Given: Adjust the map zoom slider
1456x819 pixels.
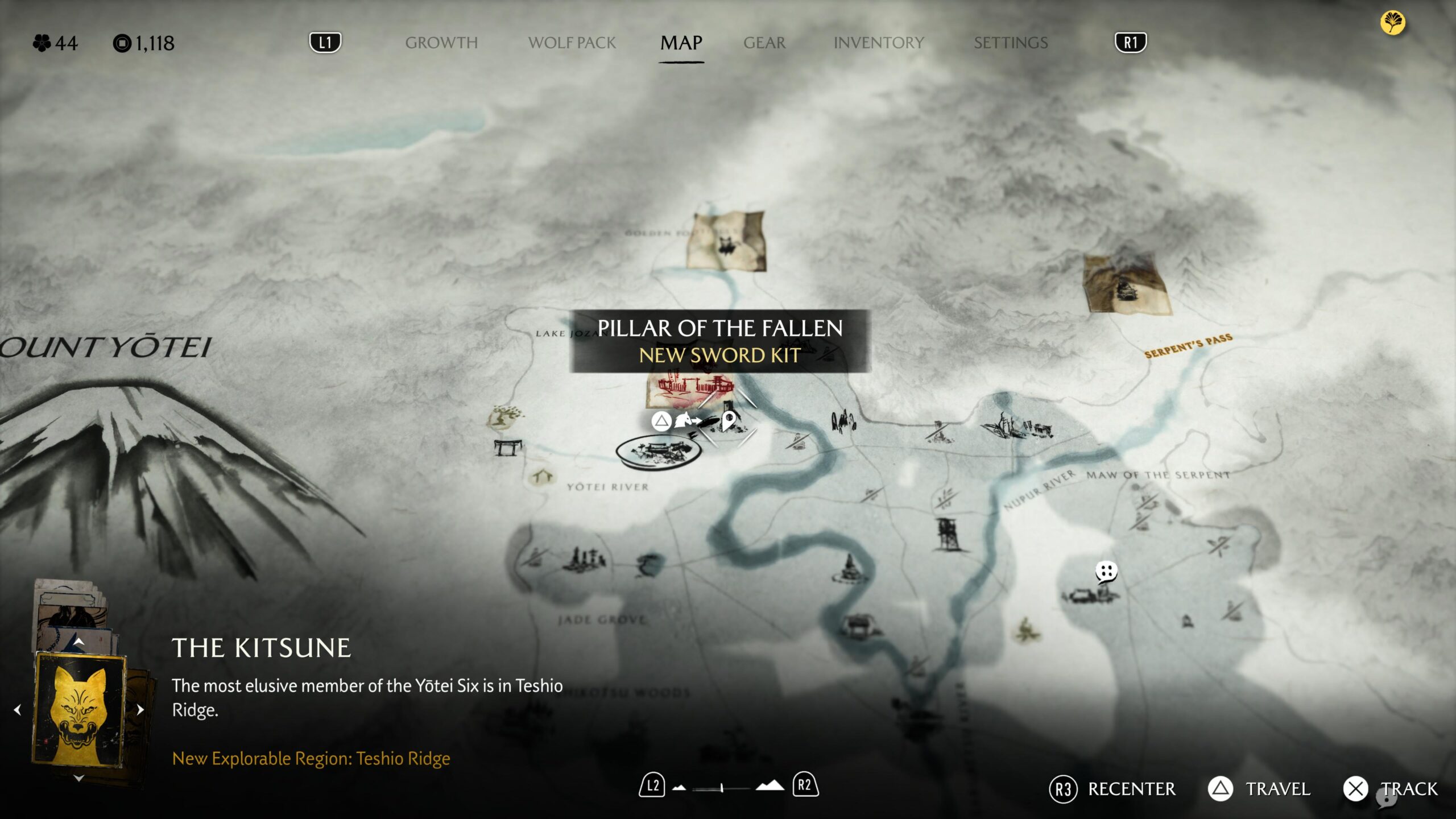Looking at the screenshot, I should pos(721,788).
